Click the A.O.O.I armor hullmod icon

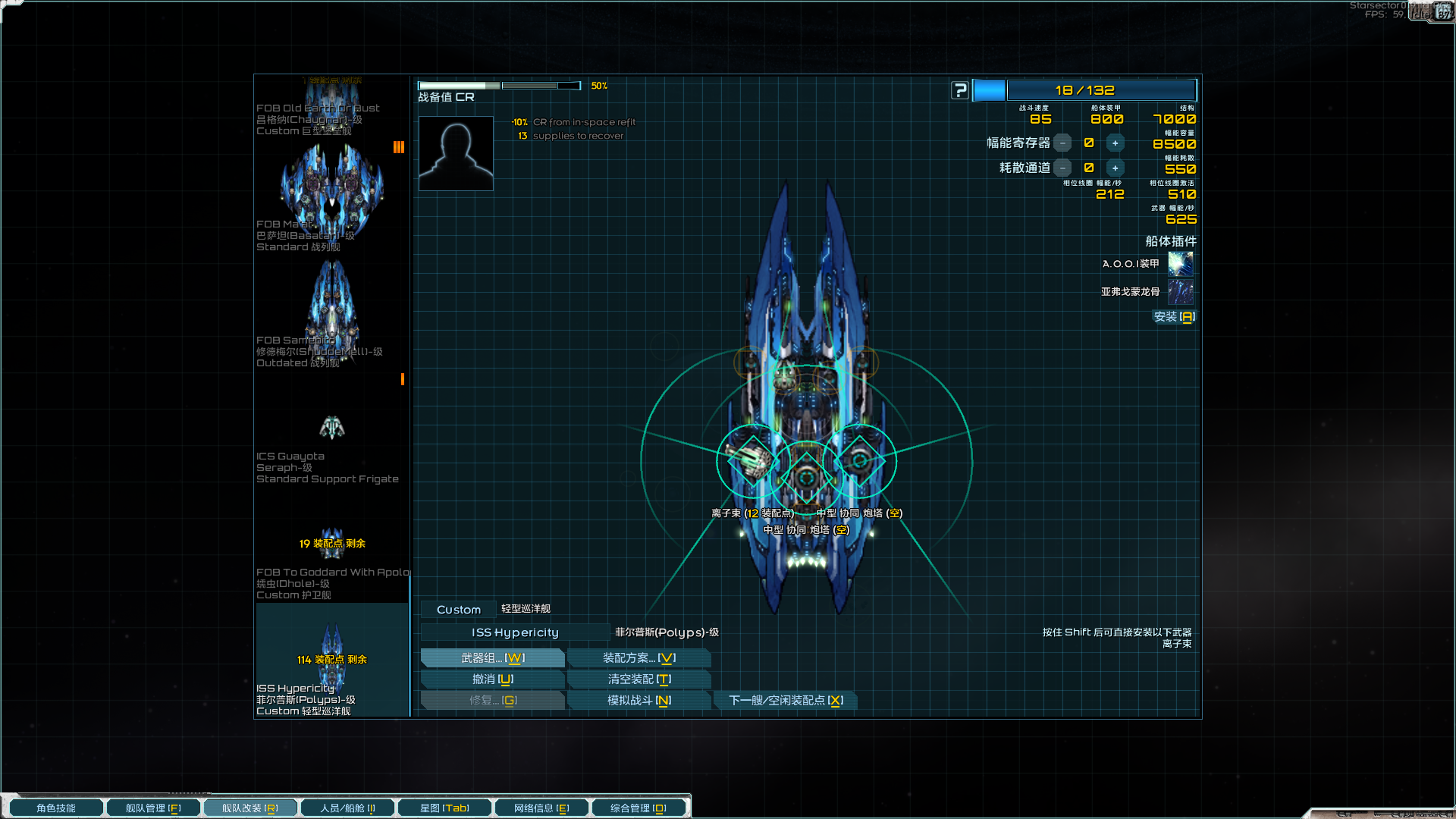coord(1180,264)
